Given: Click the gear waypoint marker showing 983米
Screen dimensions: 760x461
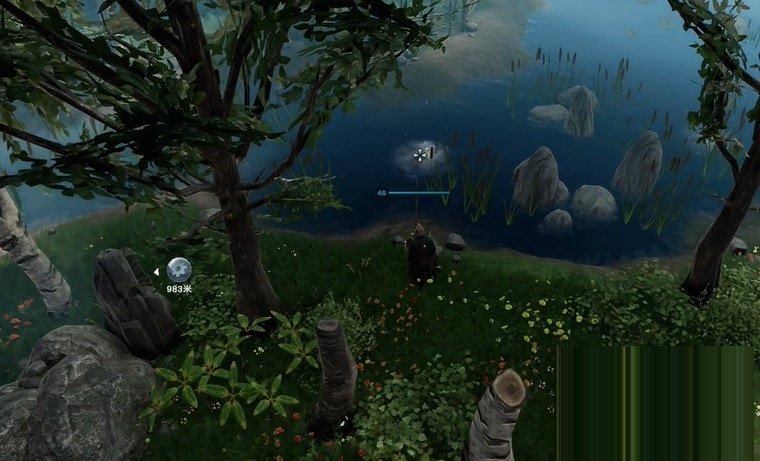Looking at the screenshot, I should (x=179, y=270).
